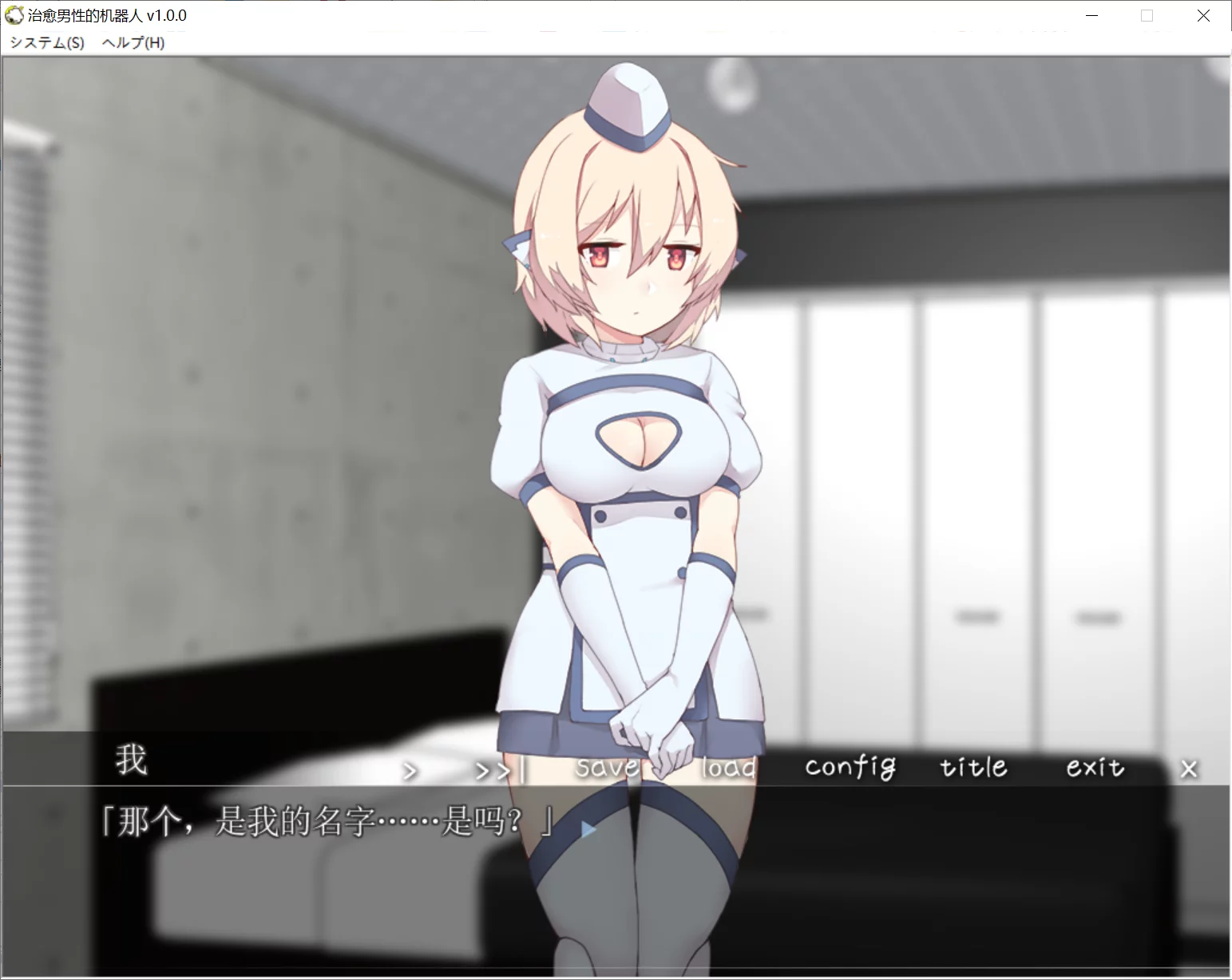Open the ヘルプ(H) menu
This screenshot has height=980, width=1232.
click(x=133, y=42)
